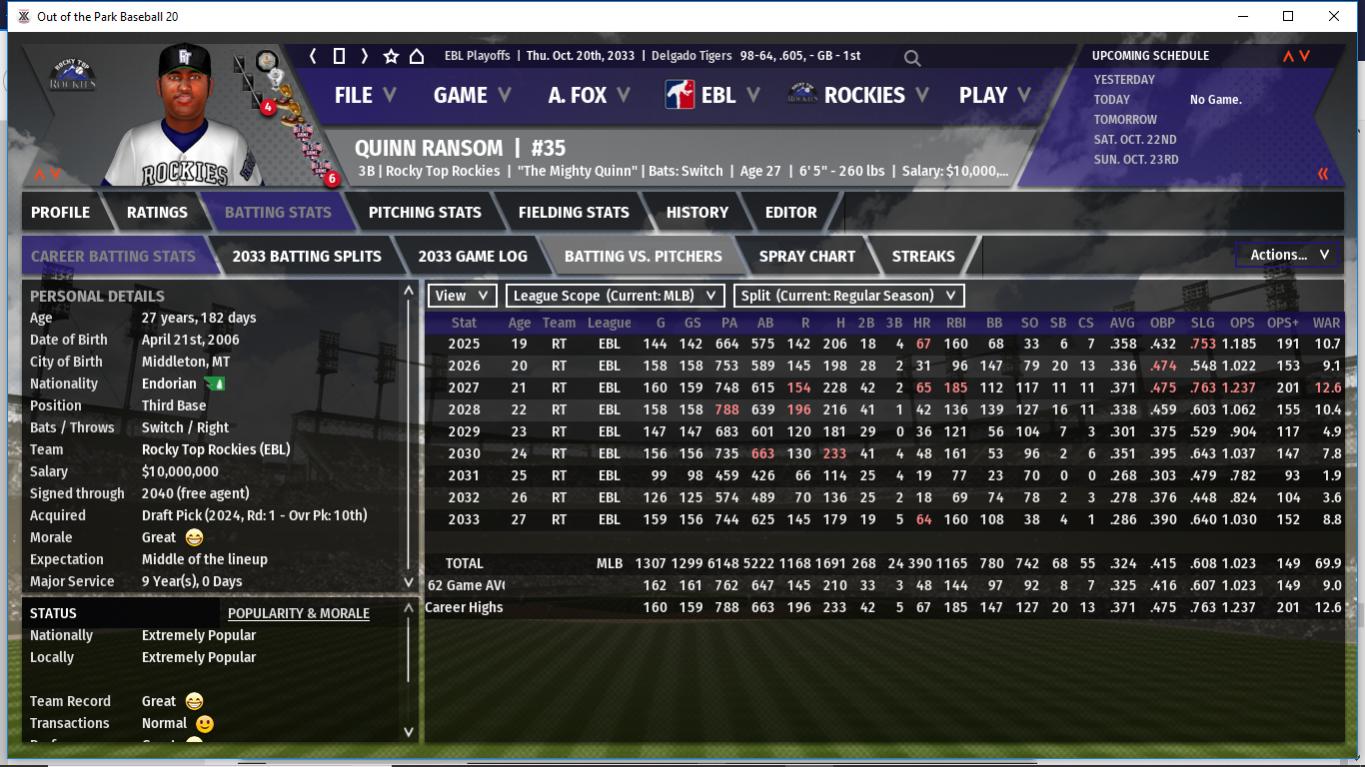This screenshot has width=1365, height=767.
Task: Open the Split Regular Season dropdown
Action: (849, 295)
